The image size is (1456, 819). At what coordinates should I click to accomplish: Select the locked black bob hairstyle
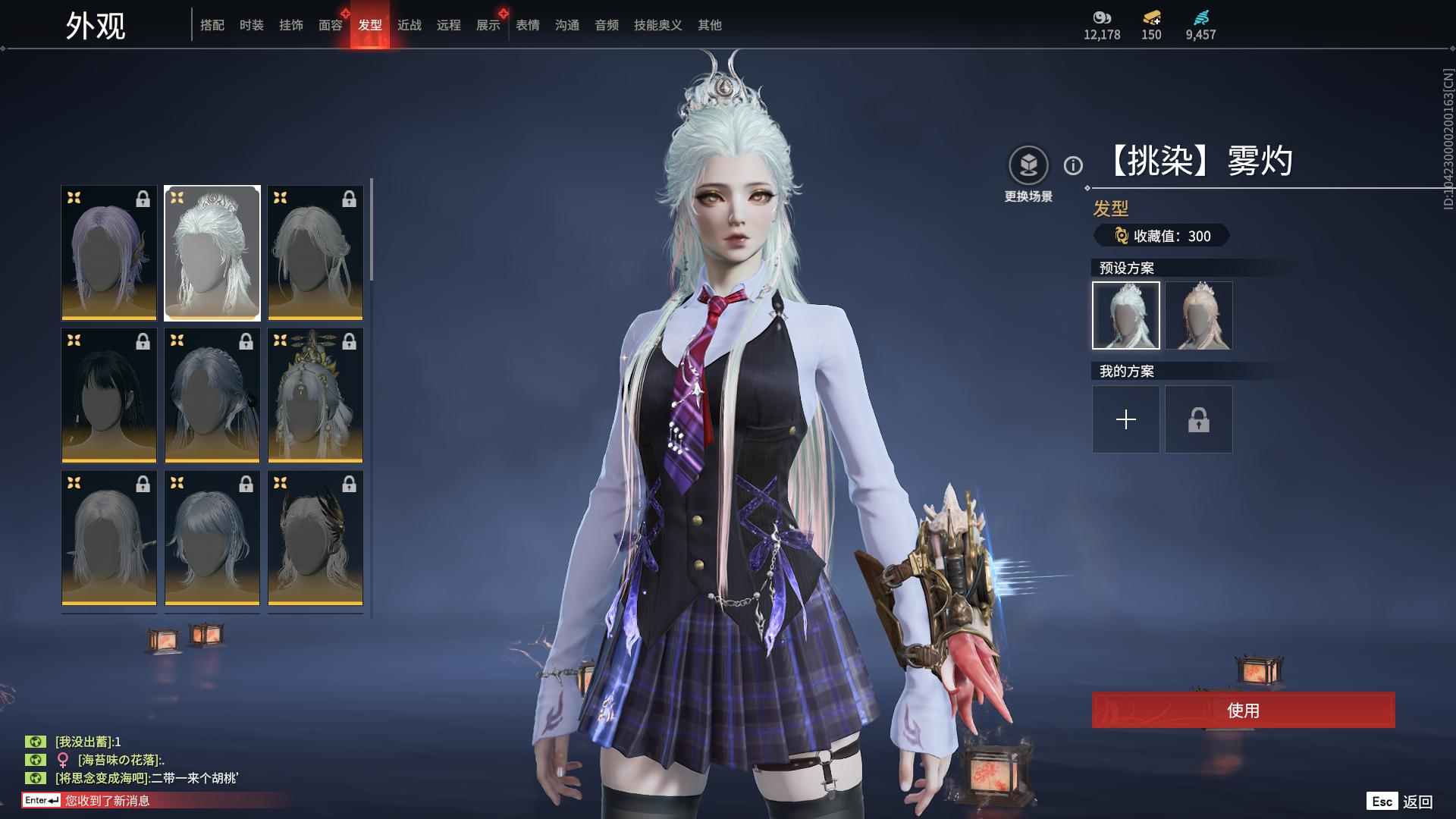tap(109, 396)
